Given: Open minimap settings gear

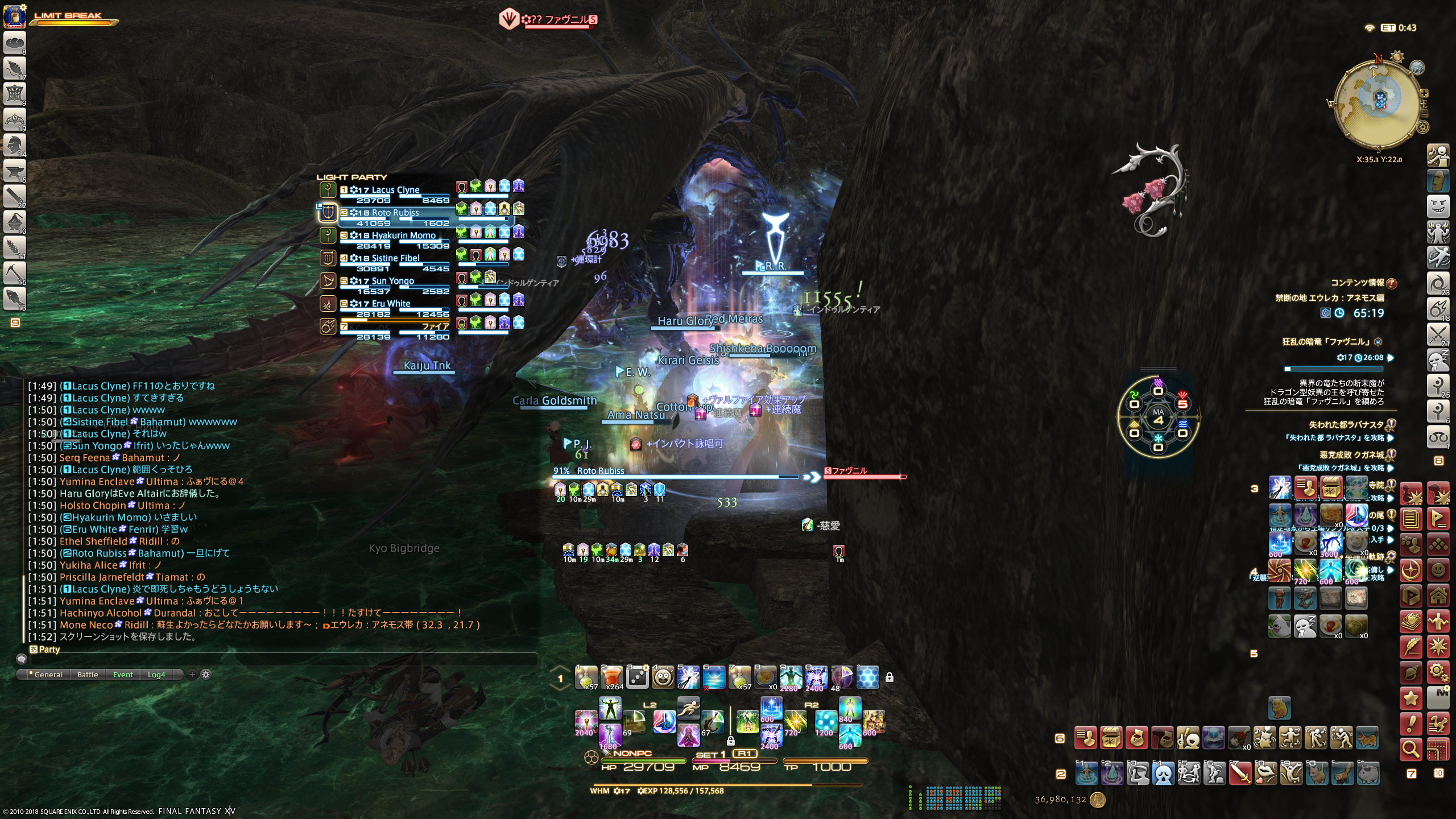Looking at the screenshot, I should tap(1422, 127).
